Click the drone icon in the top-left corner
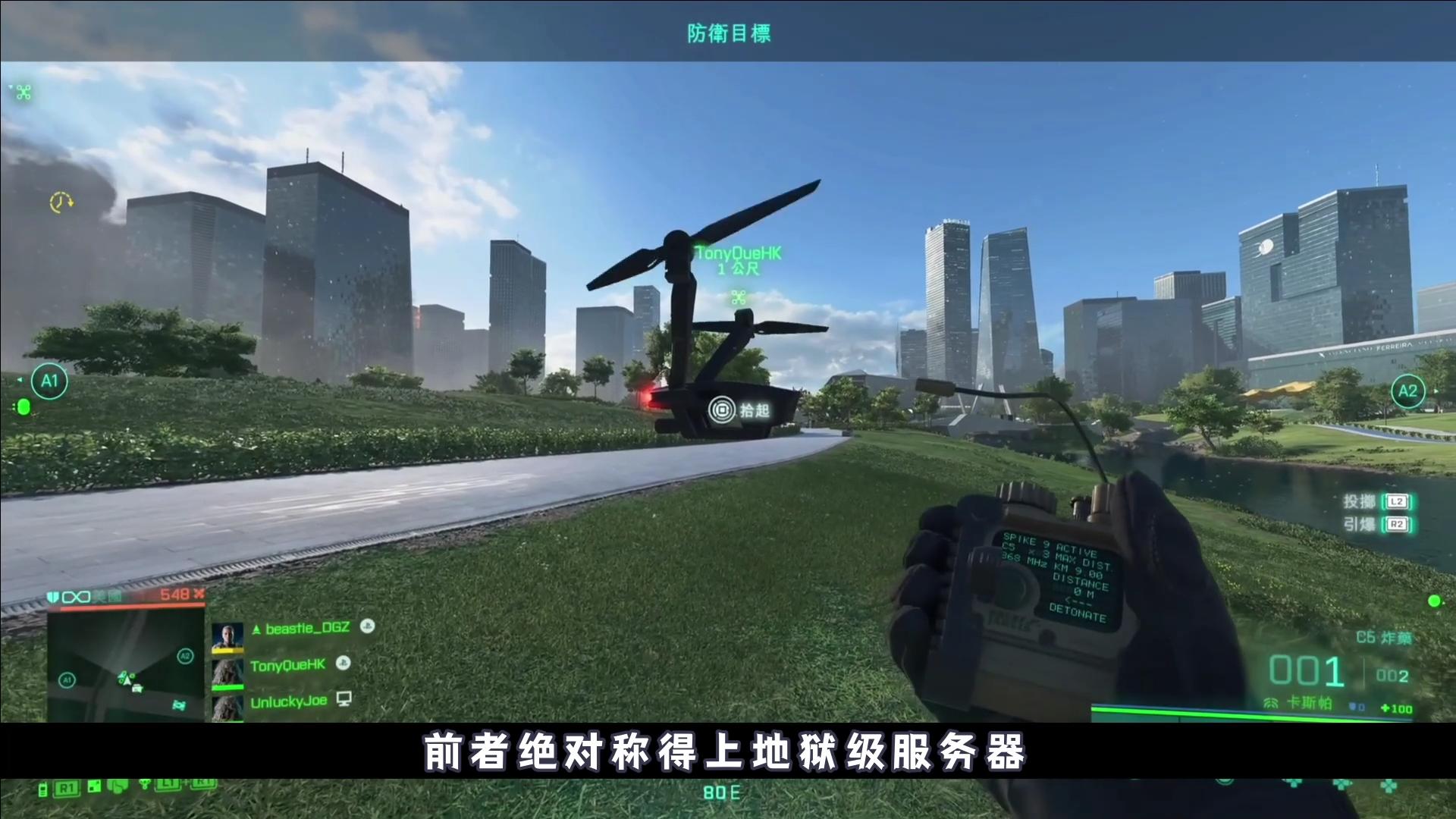 [x=23, y=93]
